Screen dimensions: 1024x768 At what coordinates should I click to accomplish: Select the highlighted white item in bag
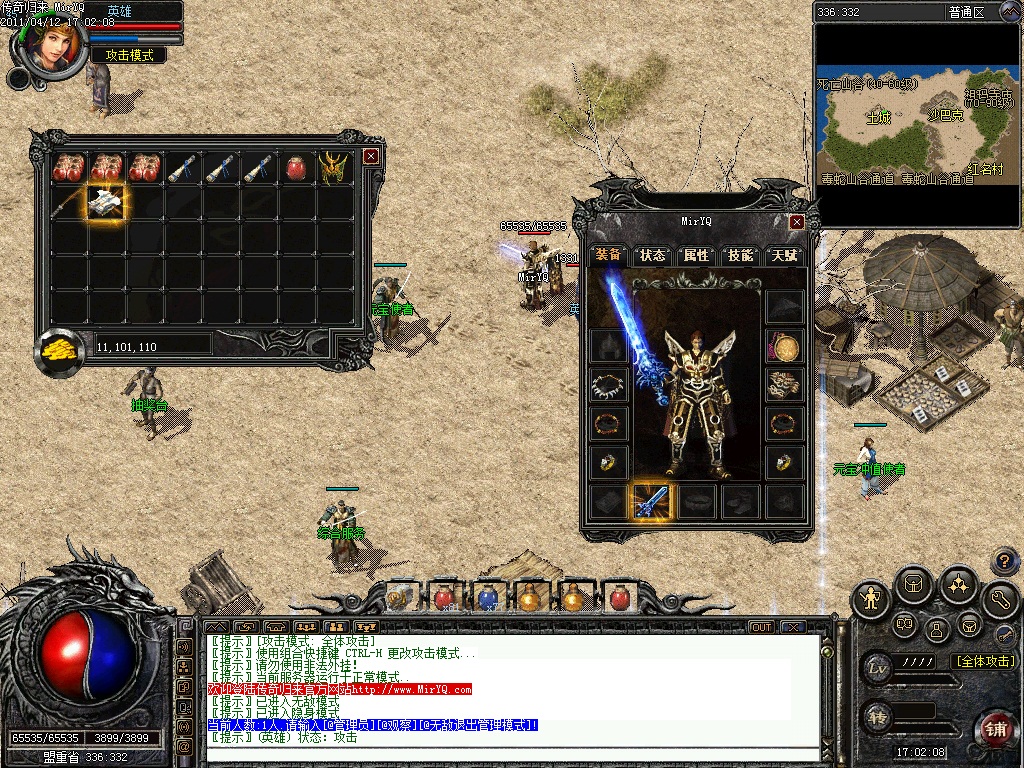coord(105,203)
